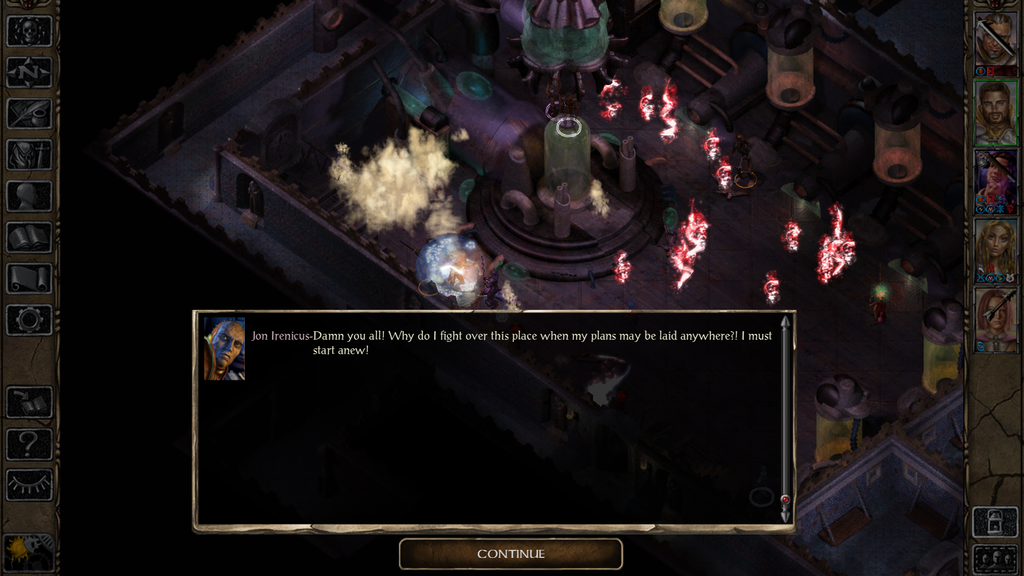
Task: Click the question mark help button
Action: (28, 443)
